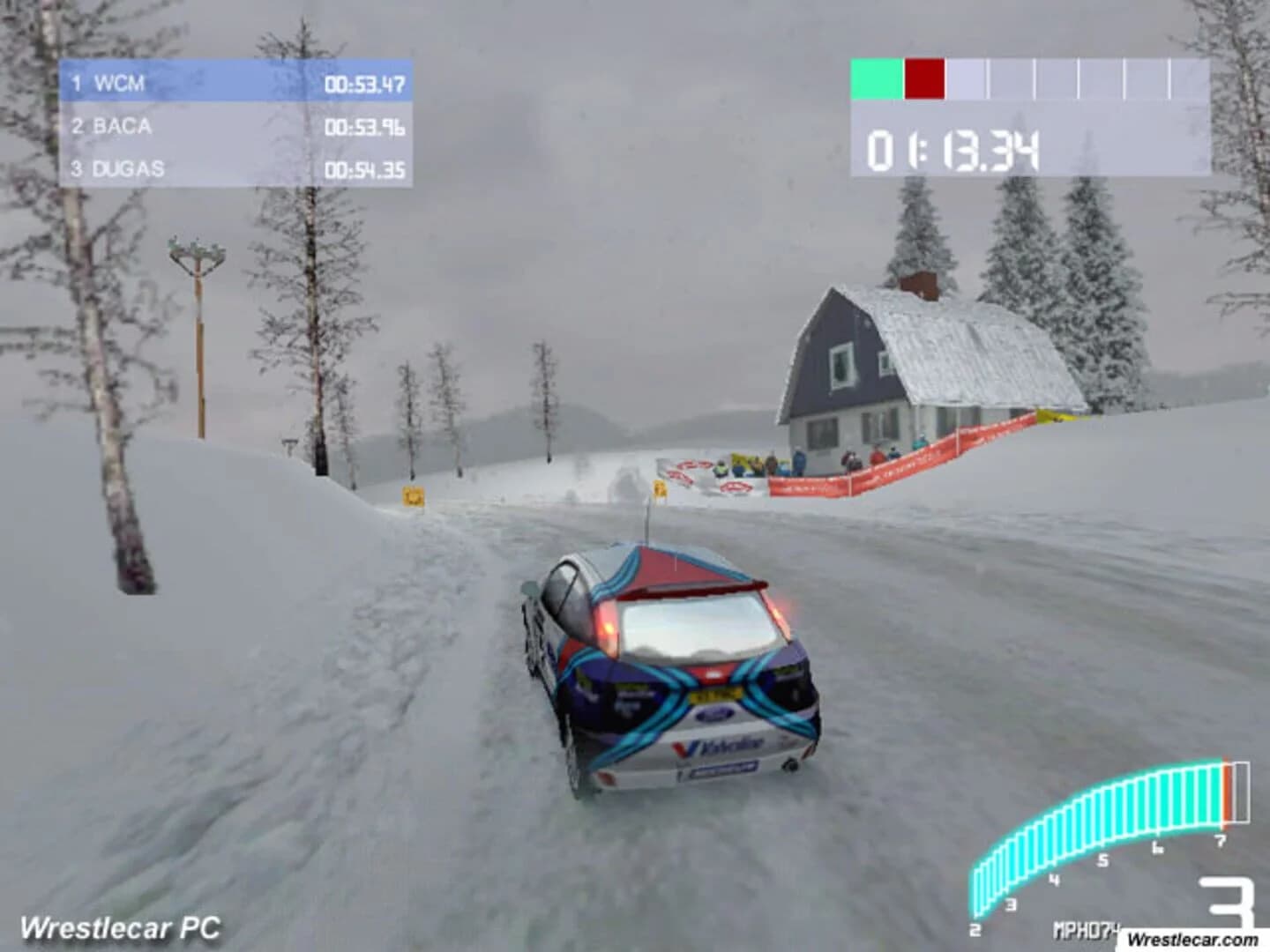The height and width of the screenshot is (952, 1270).
Task: Click the green segment of the progress bar
Action: pyautogui.click(x=875, y=78)
